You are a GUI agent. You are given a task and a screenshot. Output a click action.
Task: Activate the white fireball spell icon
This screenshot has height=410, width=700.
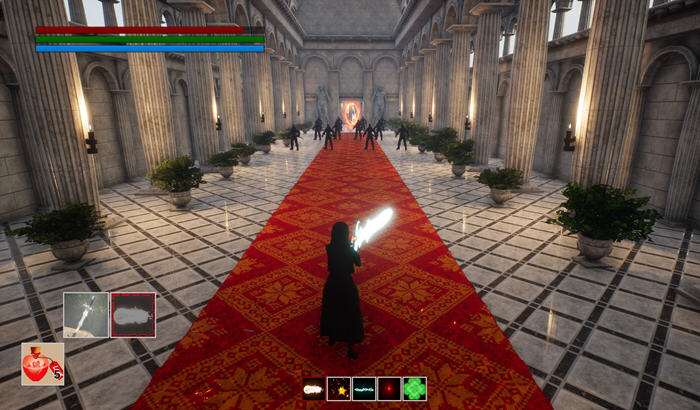click(313, 389)
